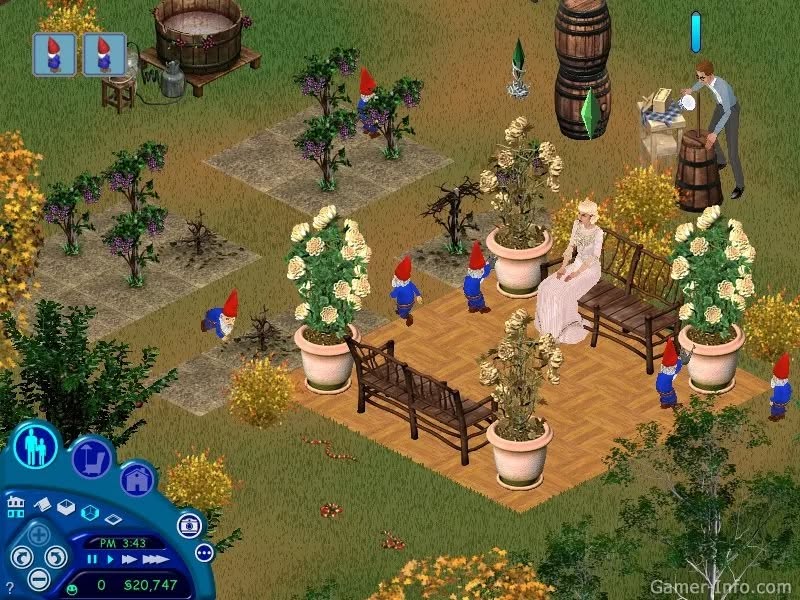Rotate the camera with the right arrow button
The width and height of the screenshot is (800, 600).
click(55, 557)
